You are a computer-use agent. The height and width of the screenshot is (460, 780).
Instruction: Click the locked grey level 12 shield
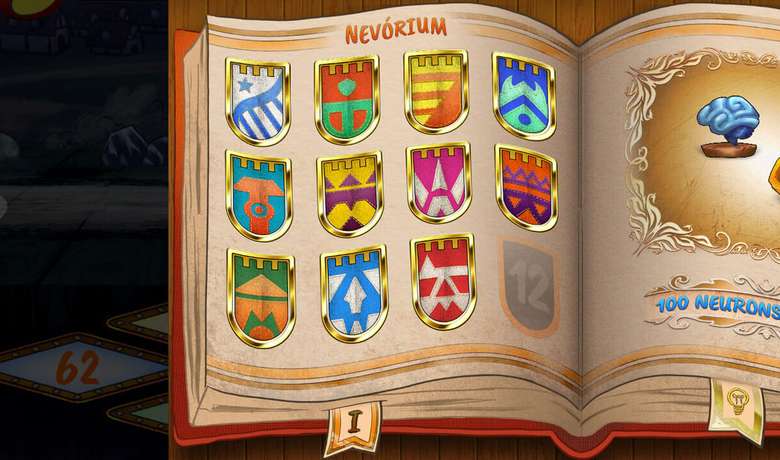(529, 286)
